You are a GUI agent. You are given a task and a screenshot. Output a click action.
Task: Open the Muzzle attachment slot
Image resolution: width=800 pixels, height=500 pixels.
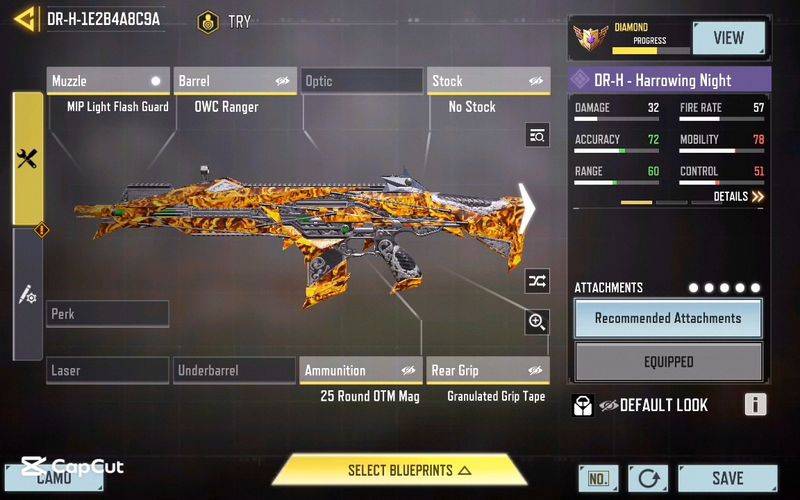(x=108, y=81)
